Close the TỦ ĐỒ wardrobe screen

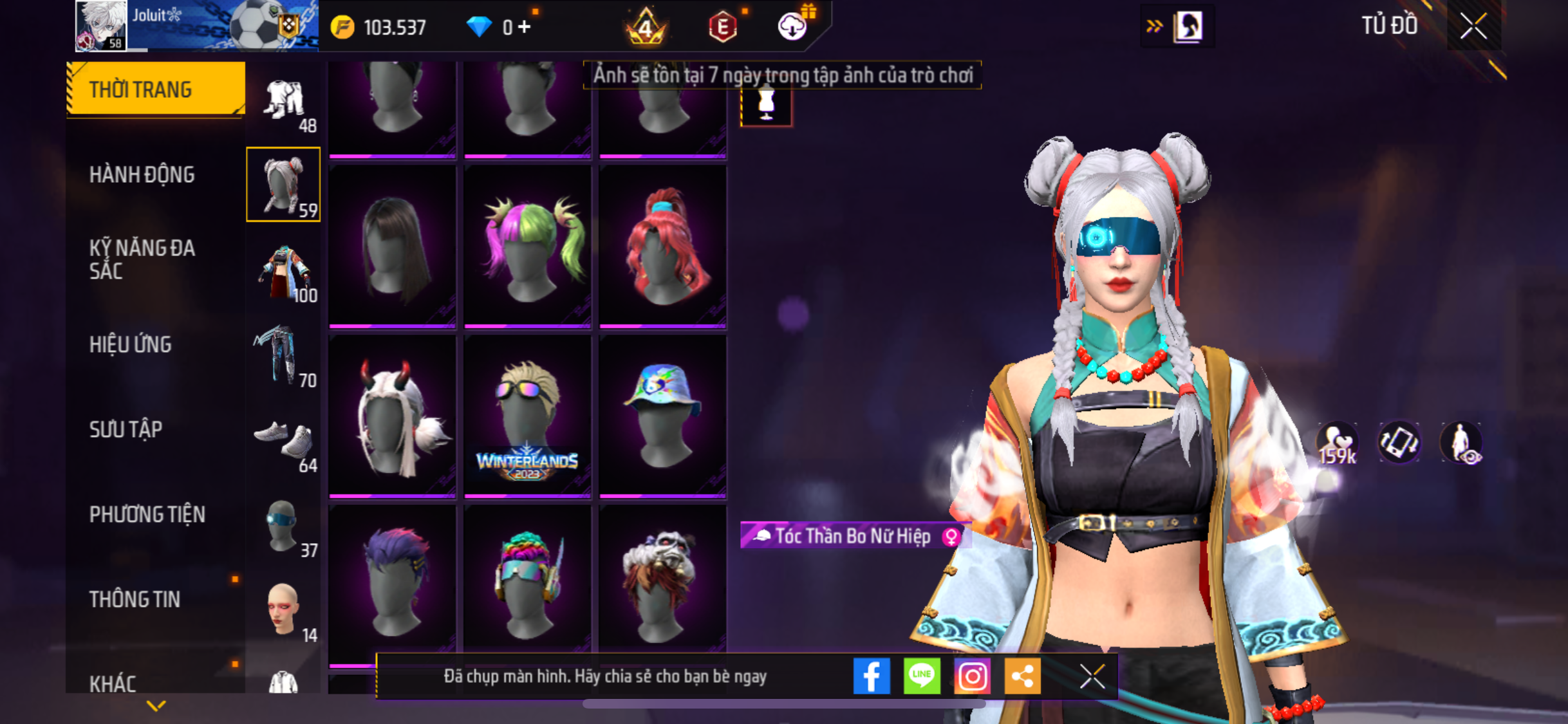click(x=1473, y=26)
